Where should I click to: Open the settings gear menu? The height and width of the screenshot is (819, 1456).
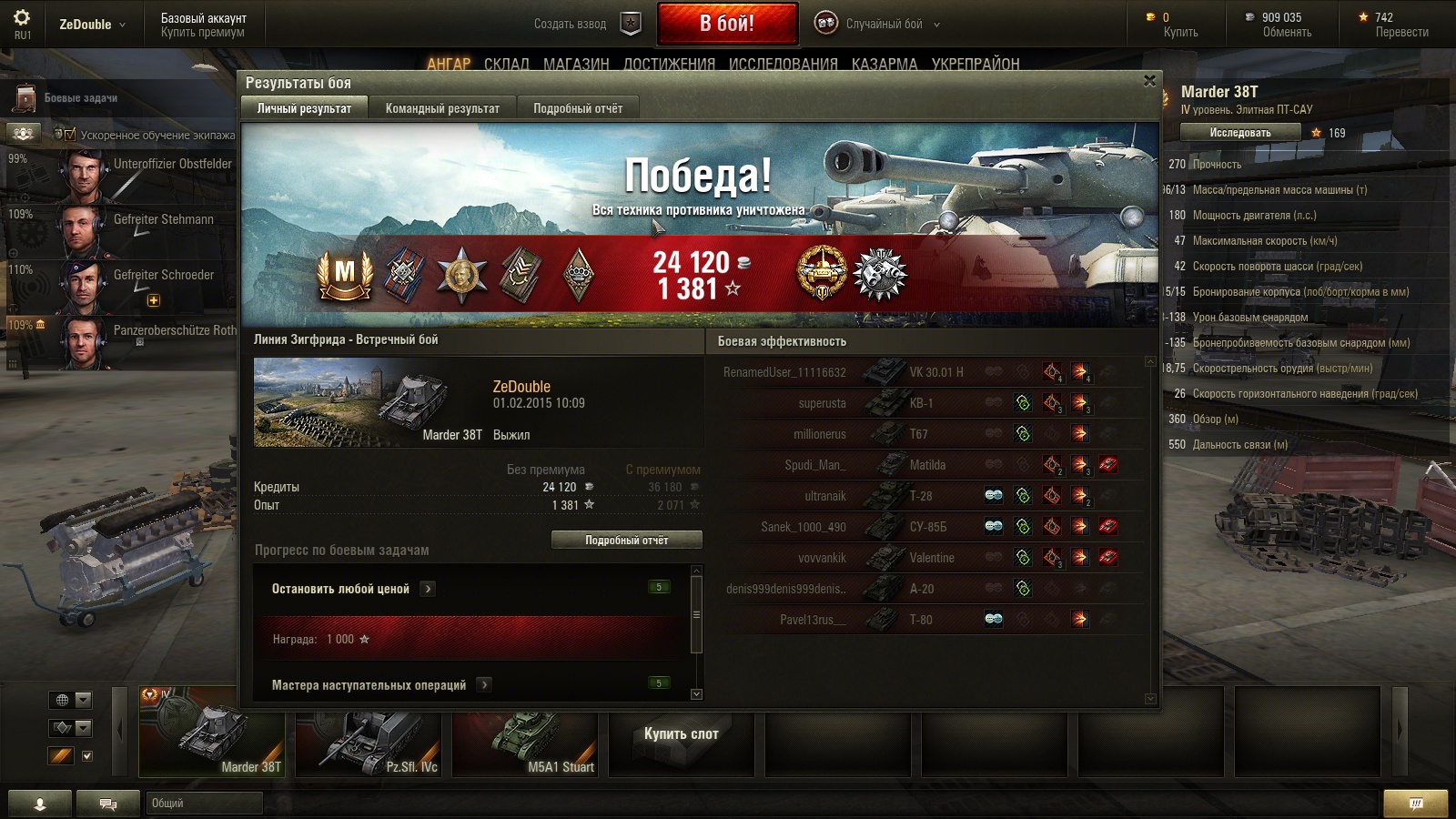(x=22, y=18)
